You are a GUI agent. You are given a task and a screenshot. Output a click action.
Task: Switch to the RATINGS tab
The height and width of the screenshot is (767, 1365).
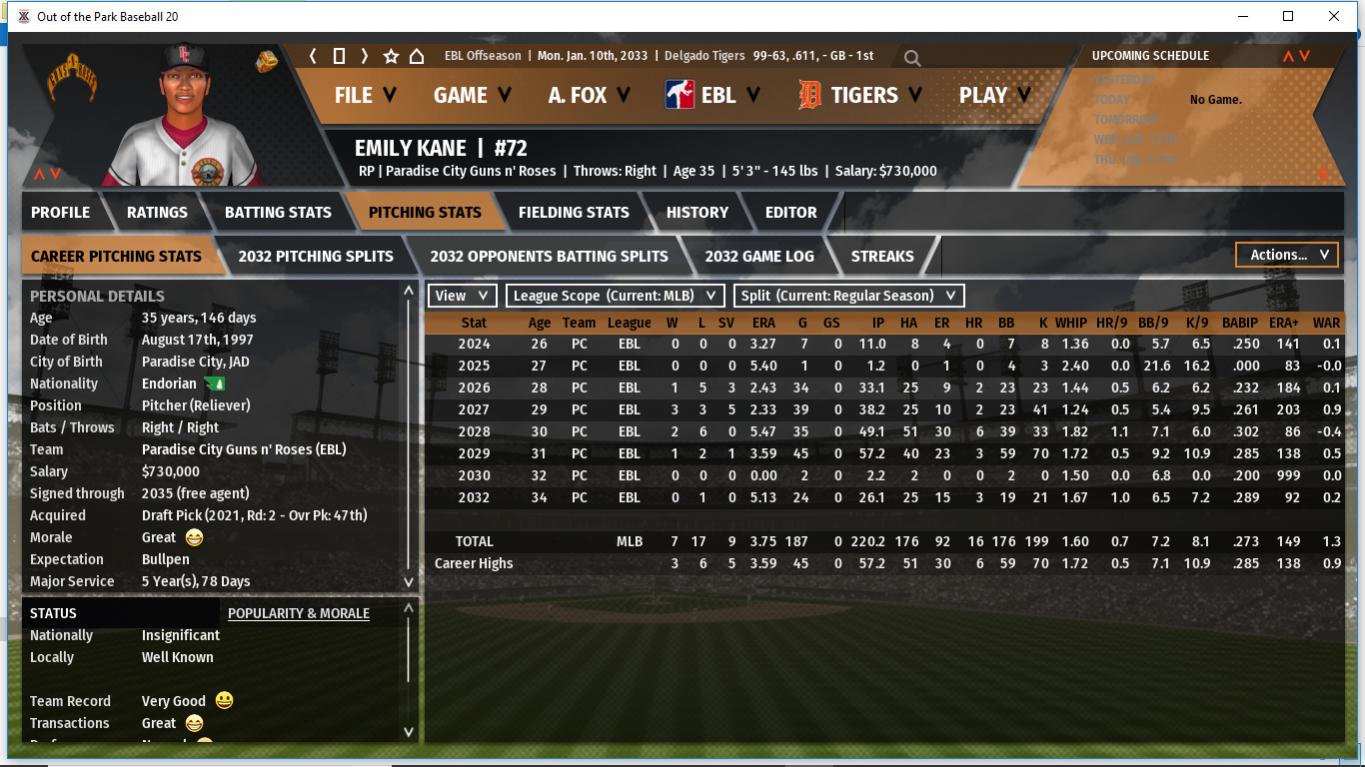coord(157,212)
